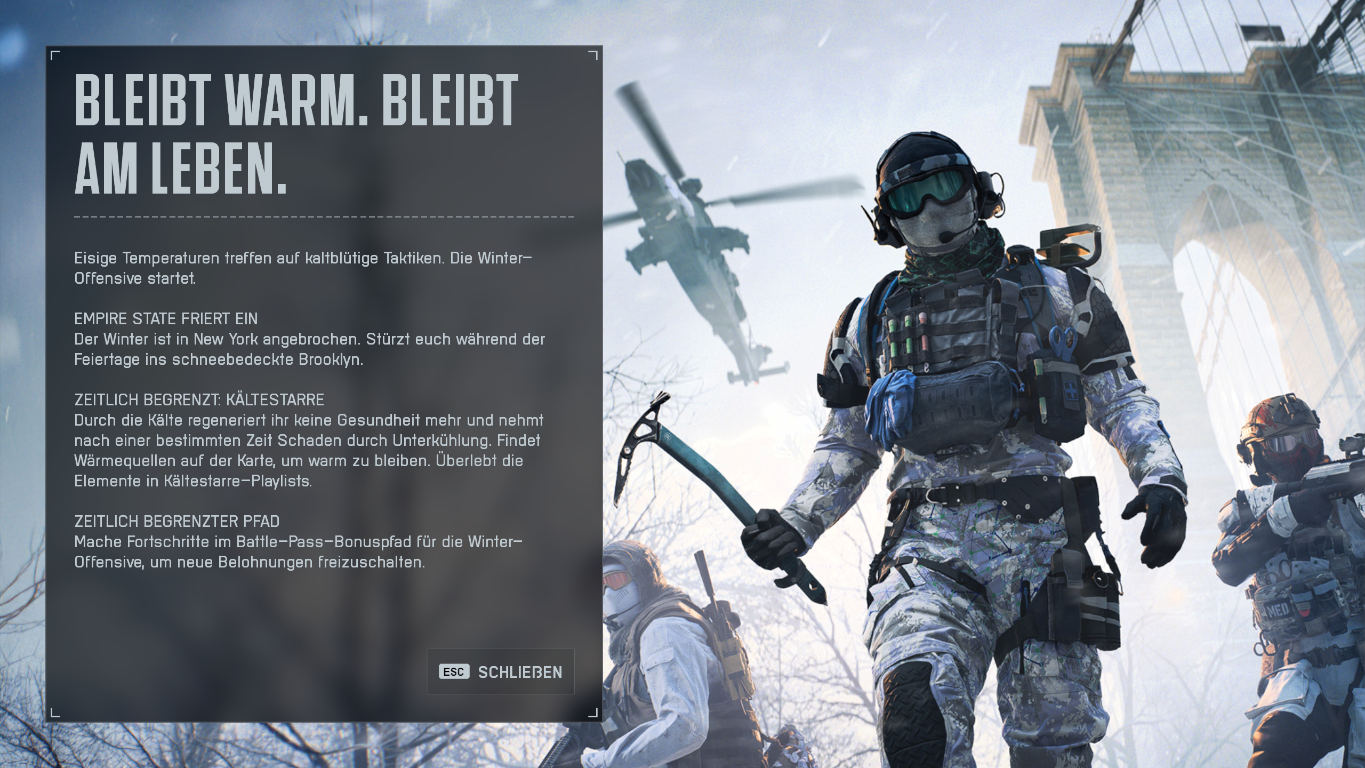Select the announcement panel's top-left corner bracket

(x=56, y=52)
